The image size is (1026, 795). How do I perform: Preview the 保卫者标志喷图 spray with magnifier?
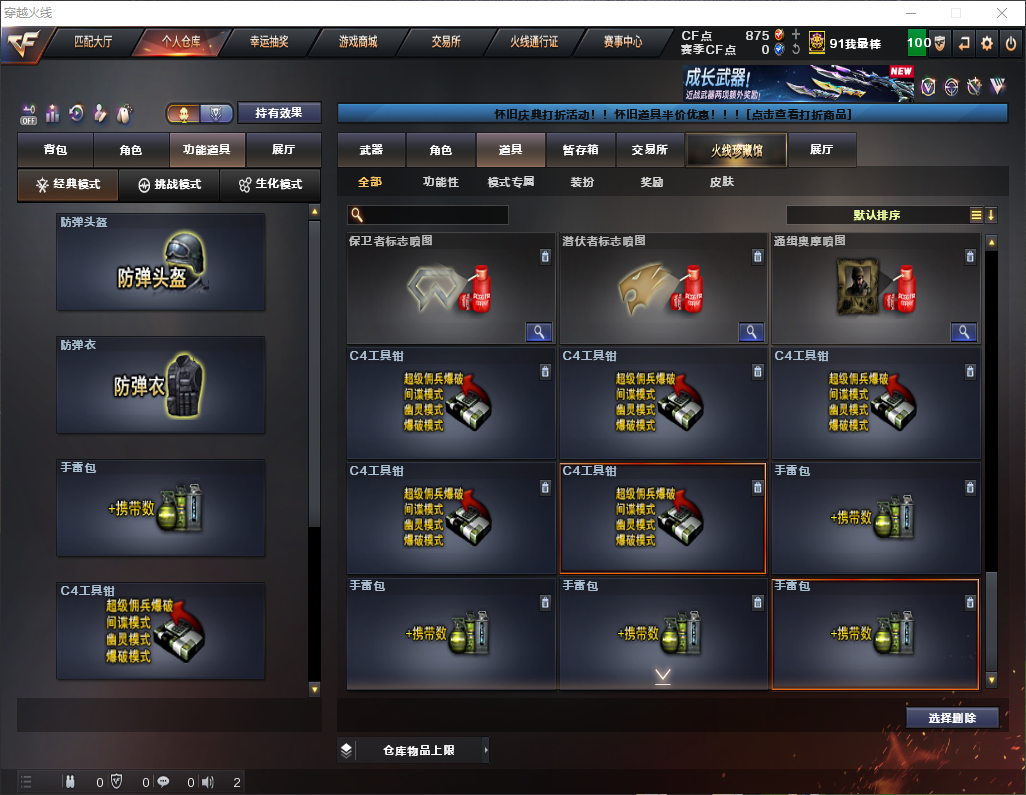point(539,332)
